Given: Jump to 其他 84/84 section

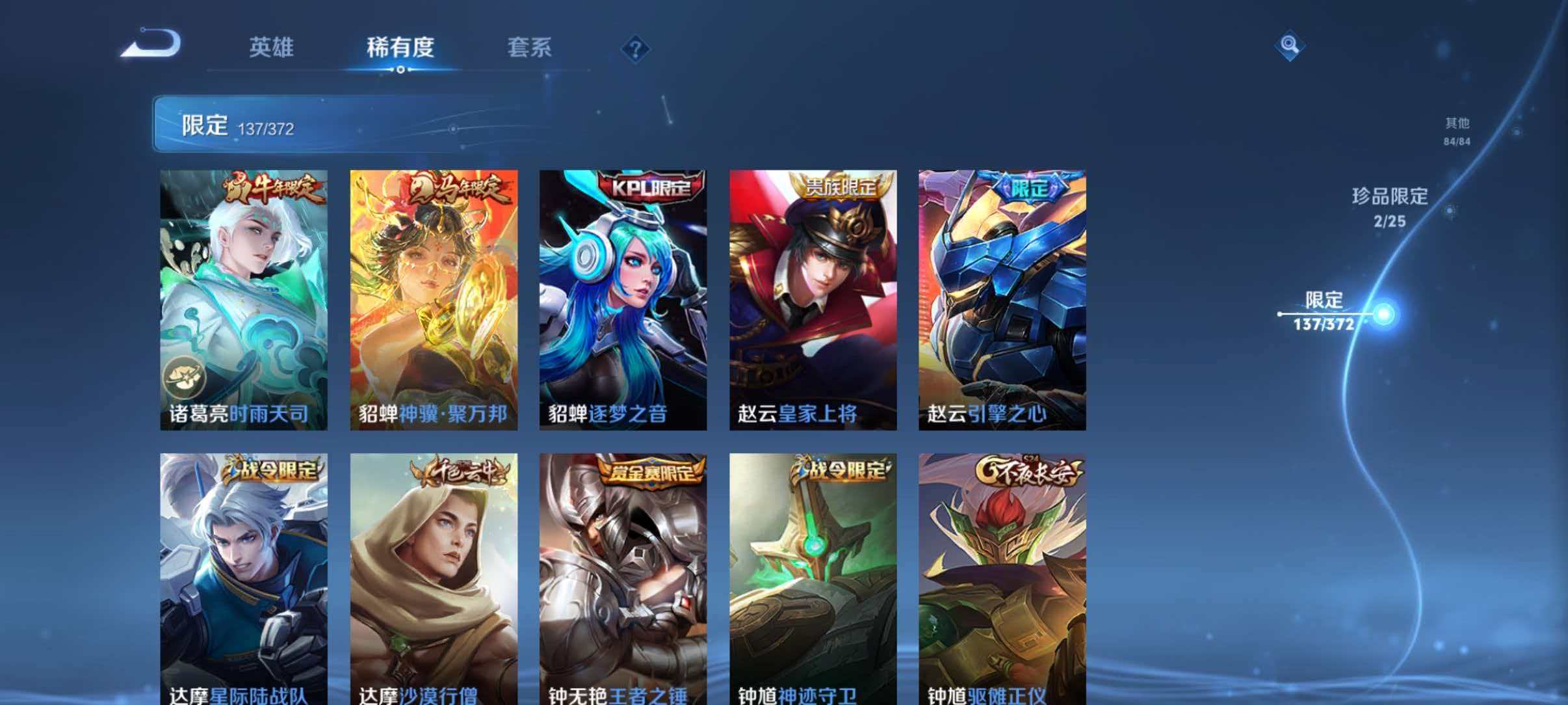Looking at the screenshot, I should (x=1458, y=130).
